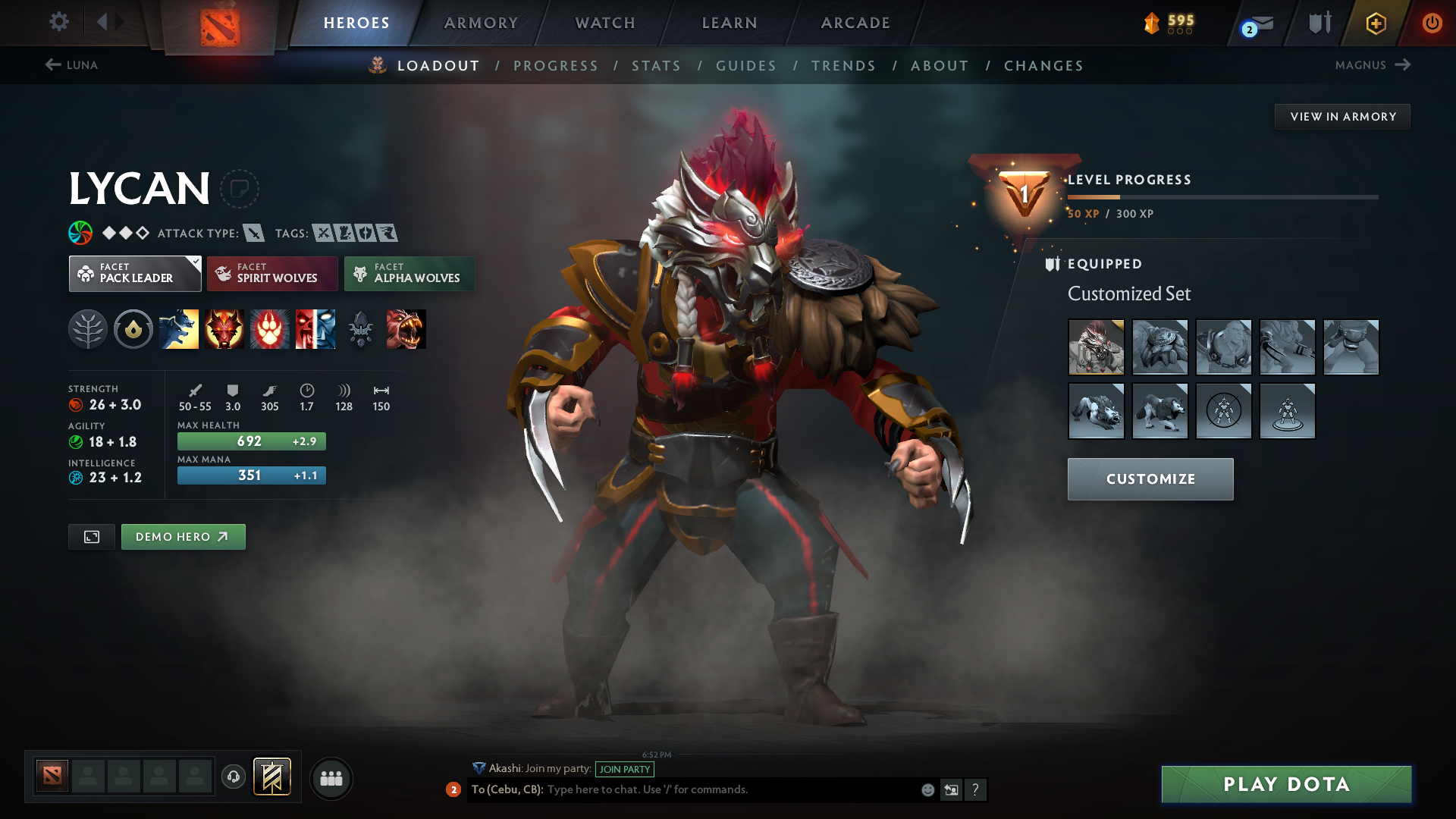Click the DEMO HERO button
Screen dimensions: 1456x819
click(183, 536)
